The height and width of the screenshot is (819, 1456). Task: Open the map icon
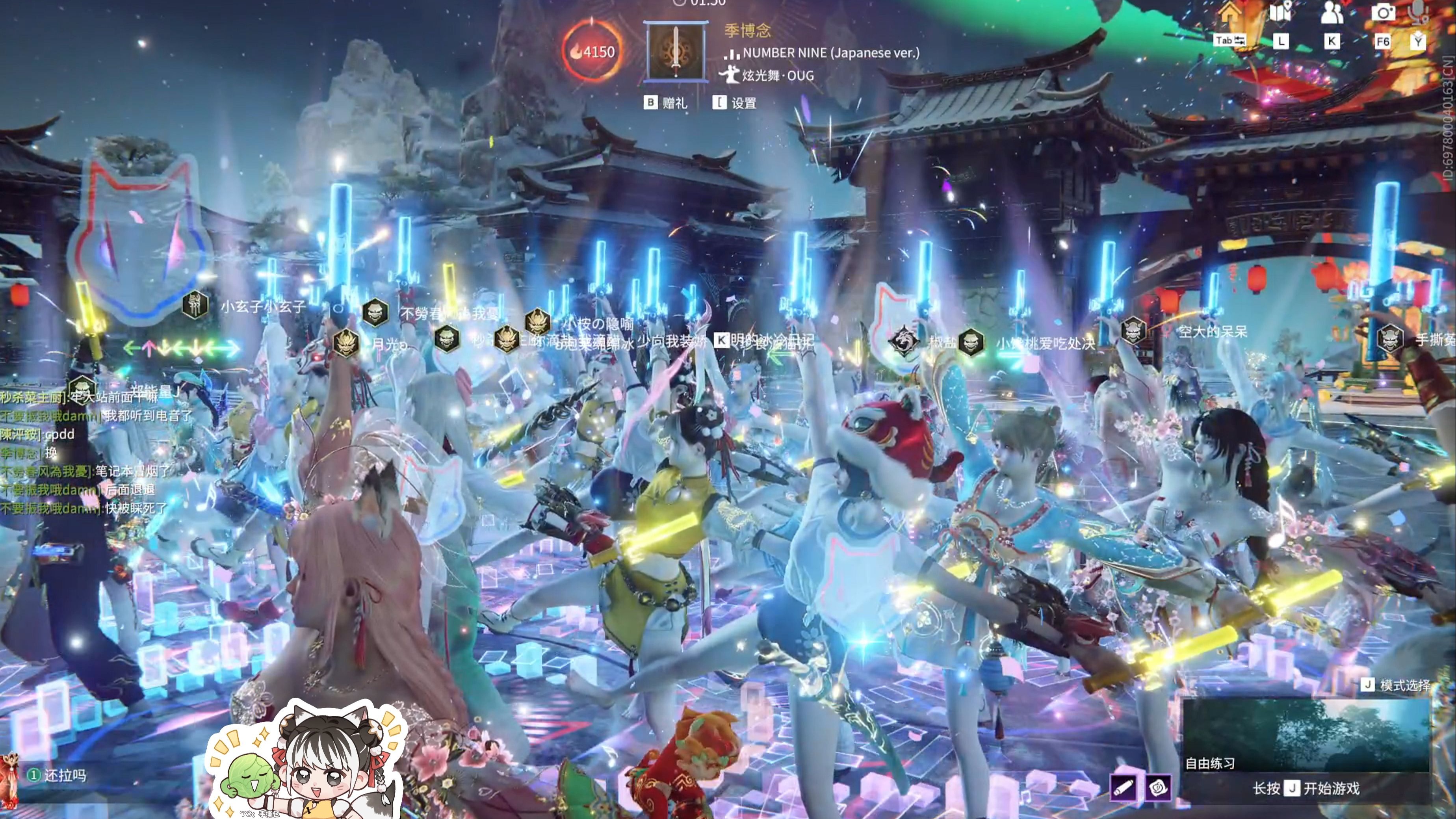1280,13
